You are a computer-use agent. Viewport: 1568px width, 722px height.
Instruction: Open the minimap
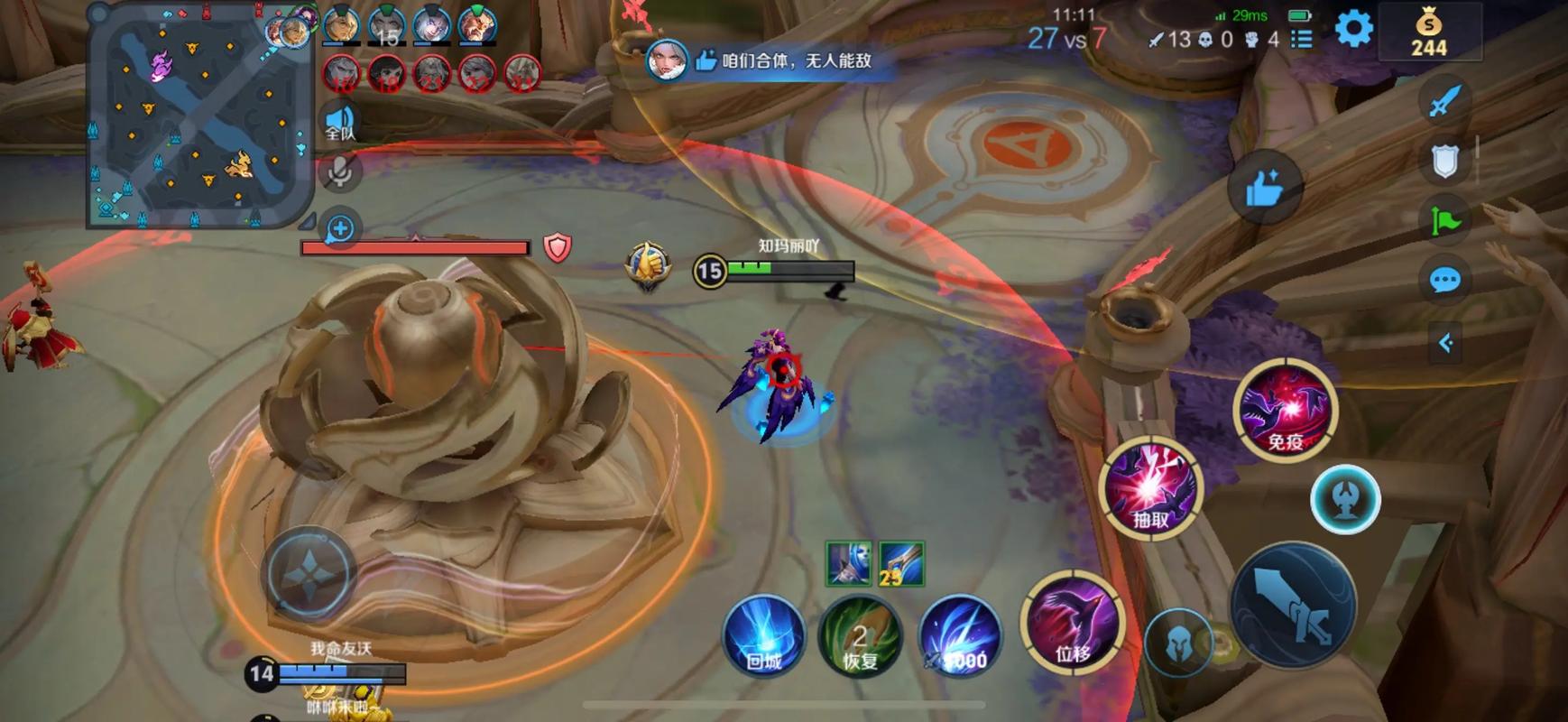point(199,115)
